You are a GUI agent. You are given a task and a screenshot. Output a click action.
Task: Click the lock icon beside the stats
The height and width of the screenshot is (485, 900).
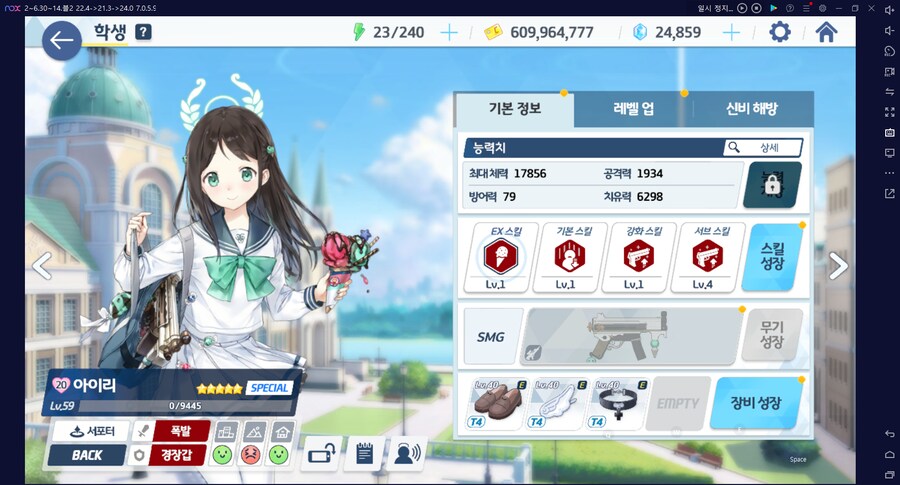(x=772, y=184)
